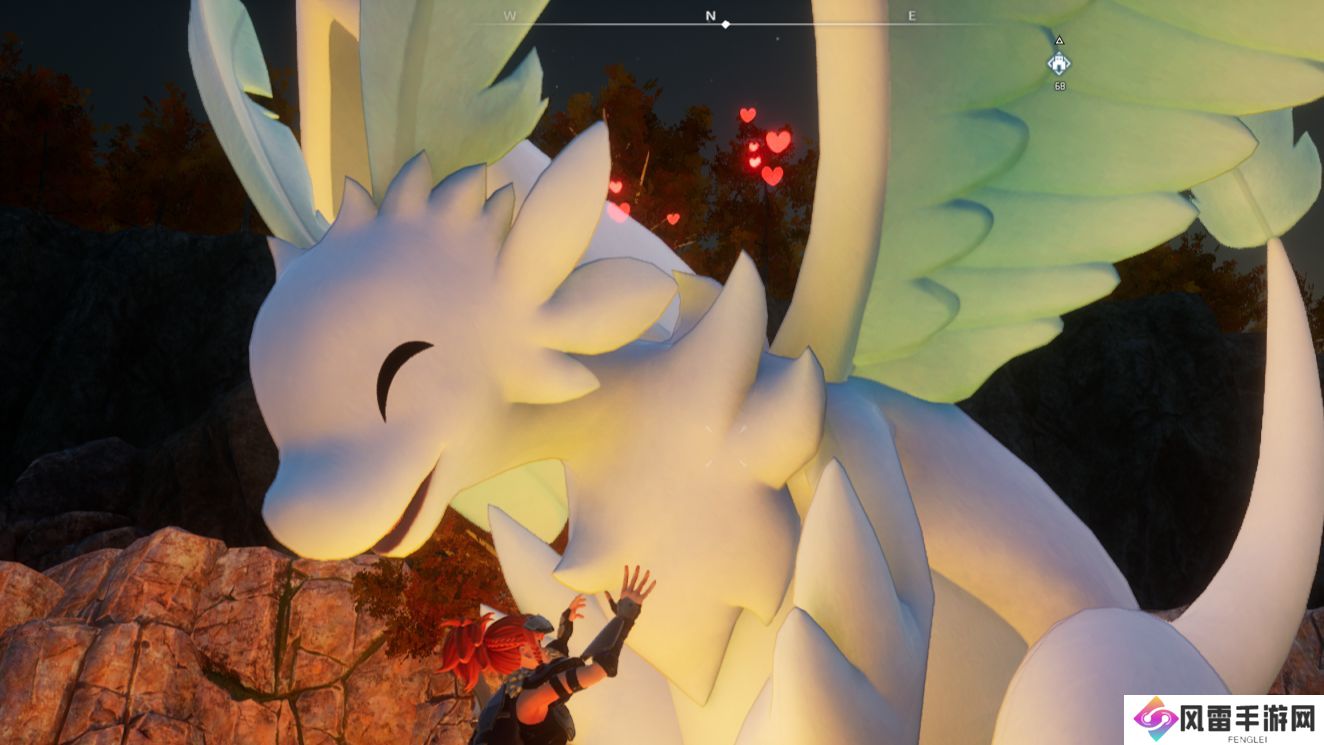Screen dimensions: 1324x745
Task: Click the compass bar's north indicator
Action: pyautogui.click(x=711, y=16)
